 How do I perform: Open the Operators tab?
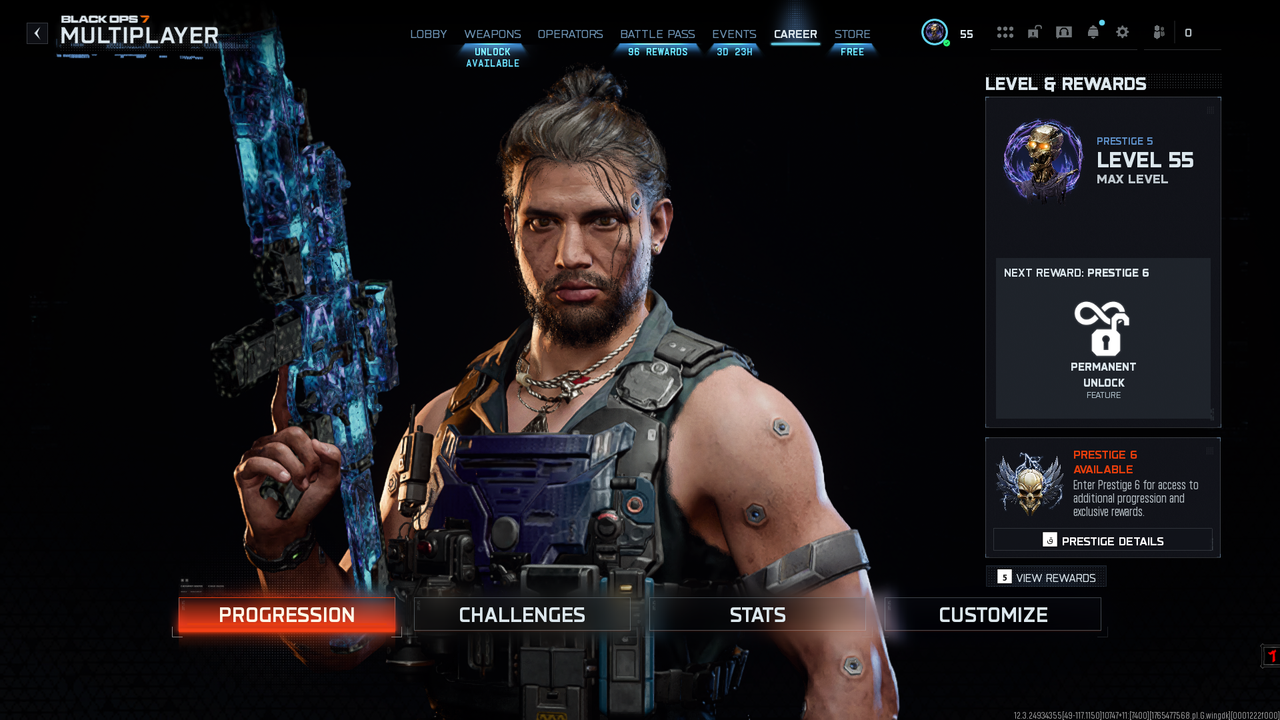[x=570, y=34]
